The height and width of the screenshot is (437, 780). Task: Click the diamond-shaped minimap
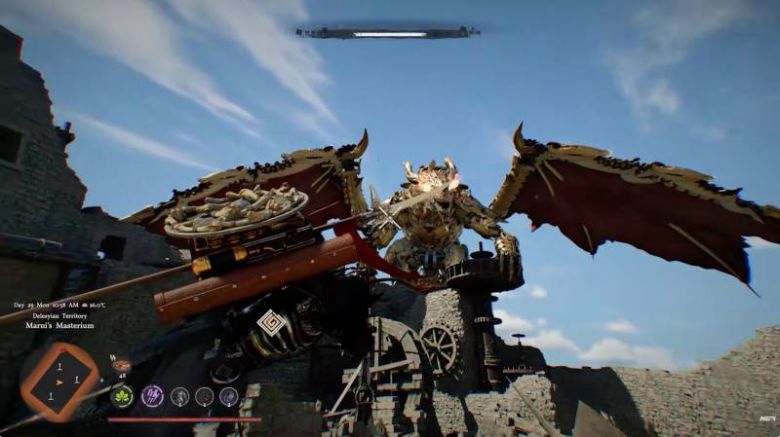[x=60, y=381]
